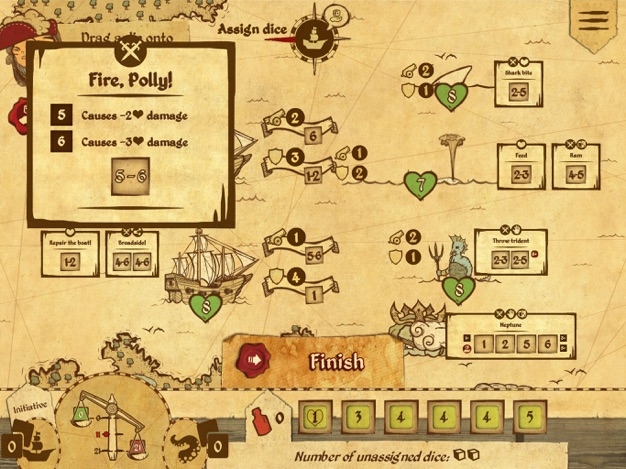The image size is (626, 469).
Task: Select the Ram action card
Action: pos(575,165)
